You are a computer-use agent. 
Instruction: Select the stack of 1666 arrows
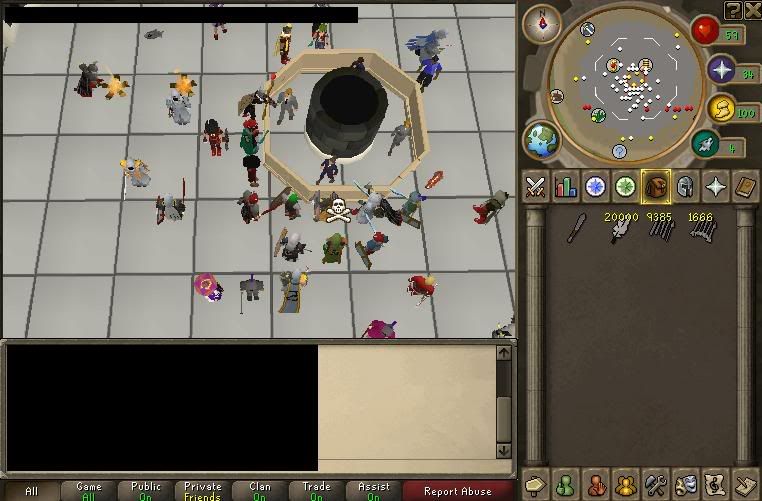tap(700, 230)
